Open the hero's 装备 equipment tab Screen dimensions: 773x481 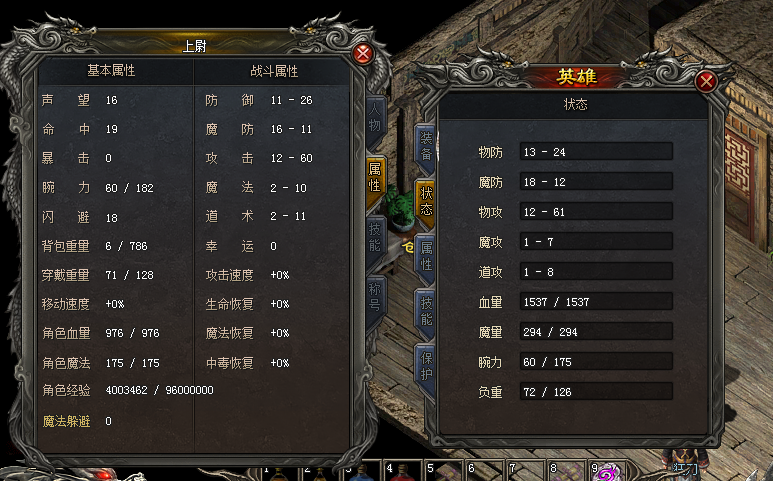(x=425, y=146)
